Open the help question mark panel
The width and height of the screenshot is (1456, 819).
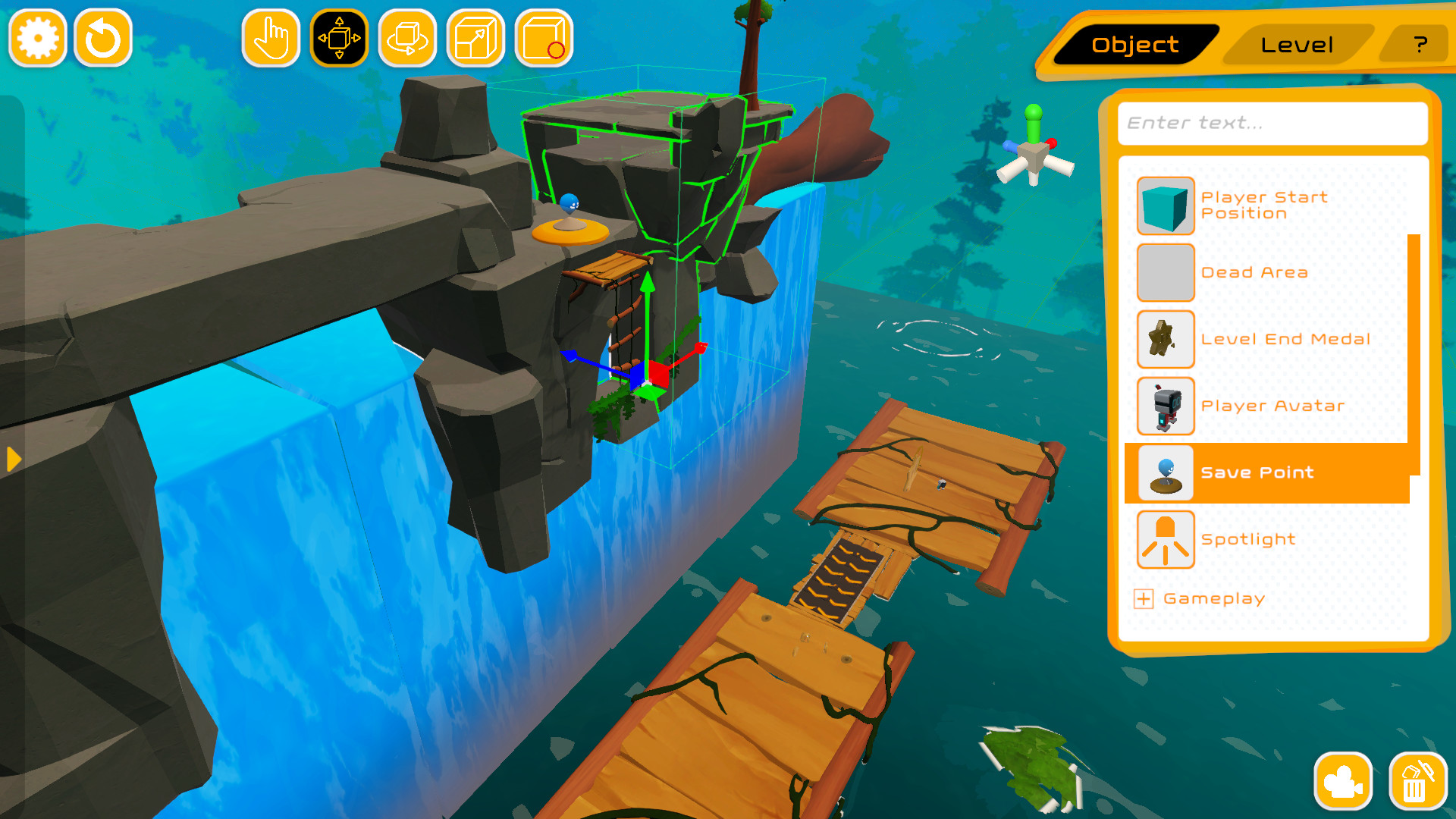pos(1420,45)
